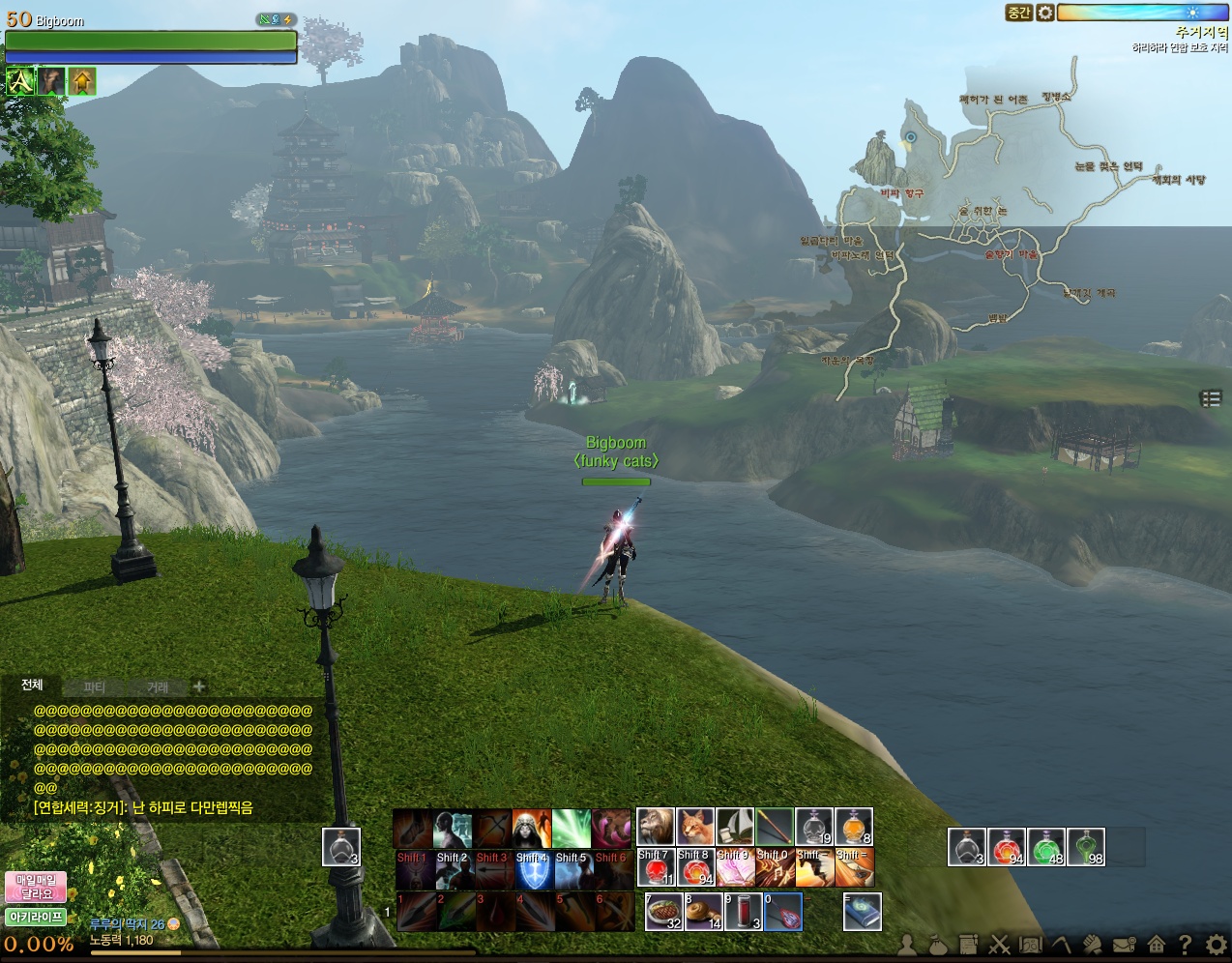Open the inventory bag icon
1232x963 pixels.
click(x=937, y=944)
